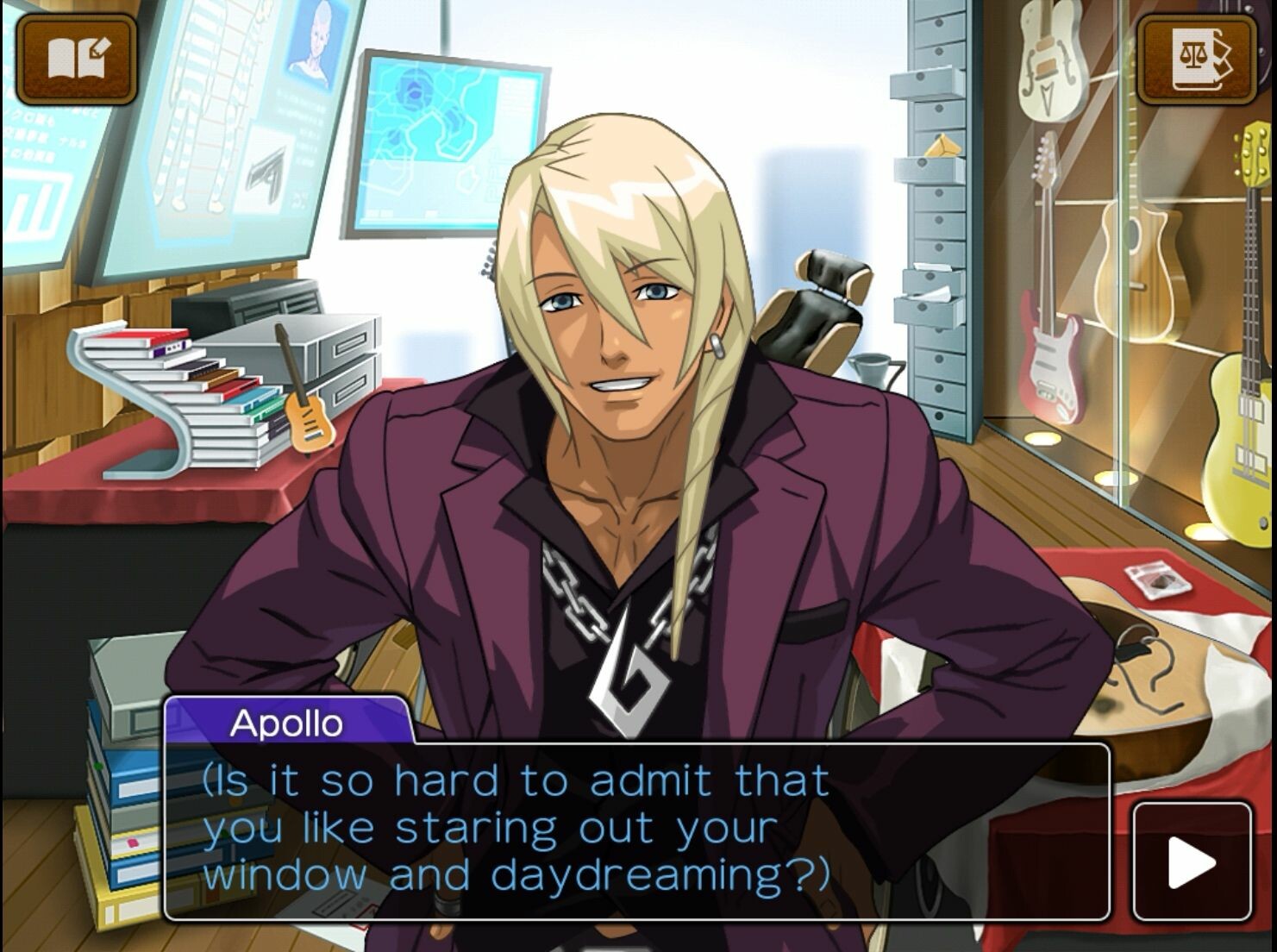Open the notebook log button
Screen dimensions: 1277x952
[78, 57]
